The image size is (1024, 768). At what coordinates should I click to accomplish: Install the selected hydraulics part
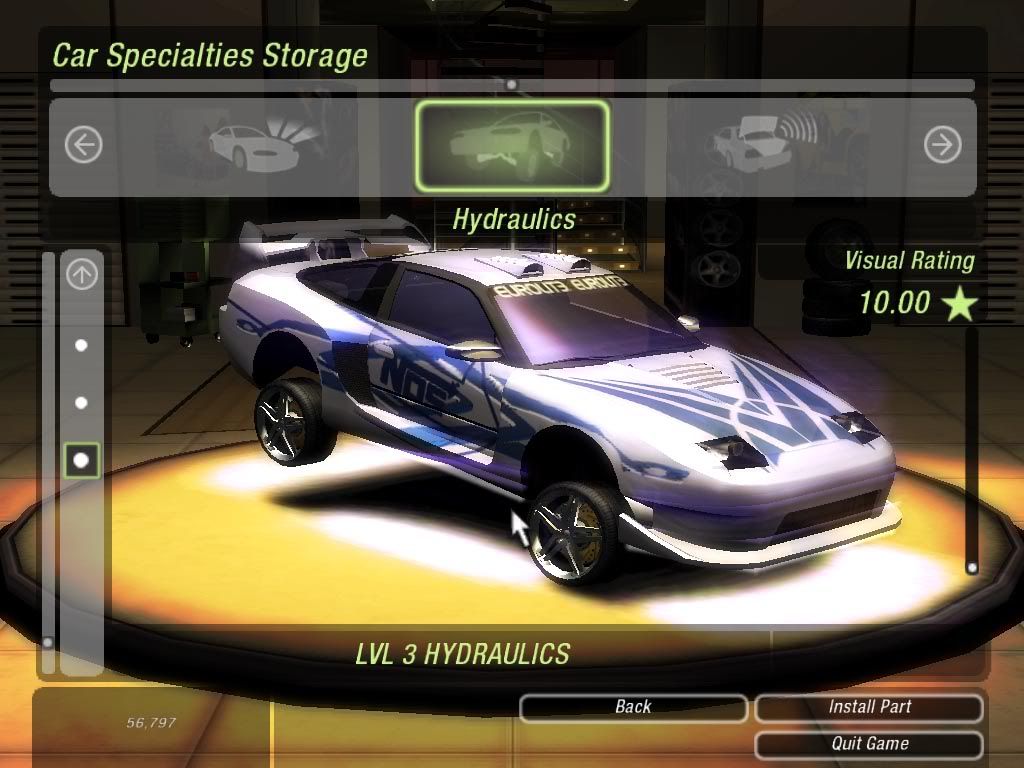click(x=869, y=707)
